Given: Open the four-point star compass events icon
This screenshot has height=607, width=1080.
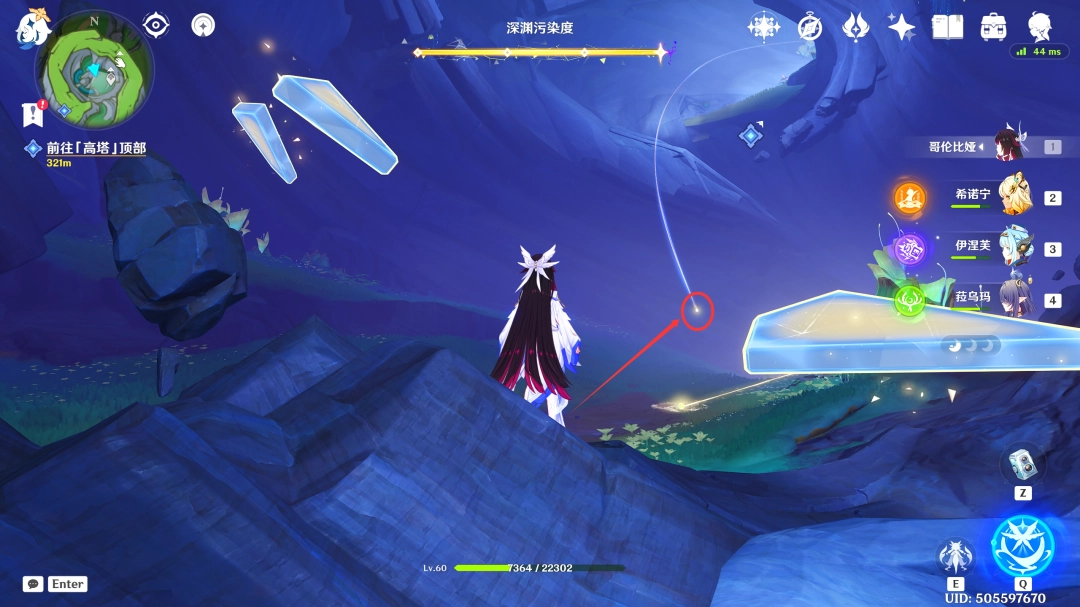Looking at the screenshot, I should (x=764, y=27).
